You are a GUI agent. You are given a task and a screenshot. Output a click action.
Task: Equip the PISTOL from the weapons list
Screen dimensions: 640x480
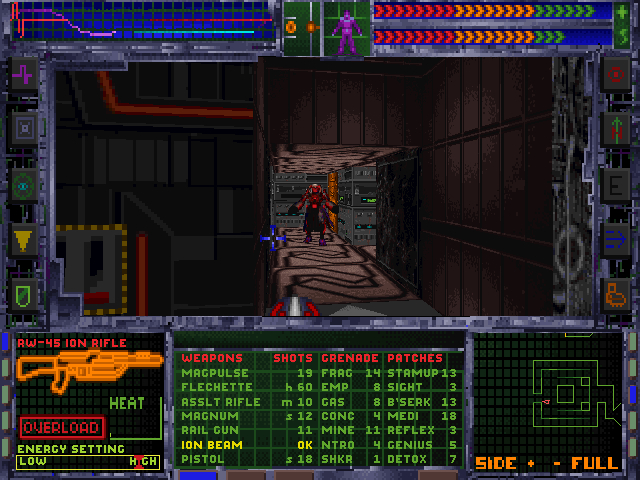pos(202,459)
